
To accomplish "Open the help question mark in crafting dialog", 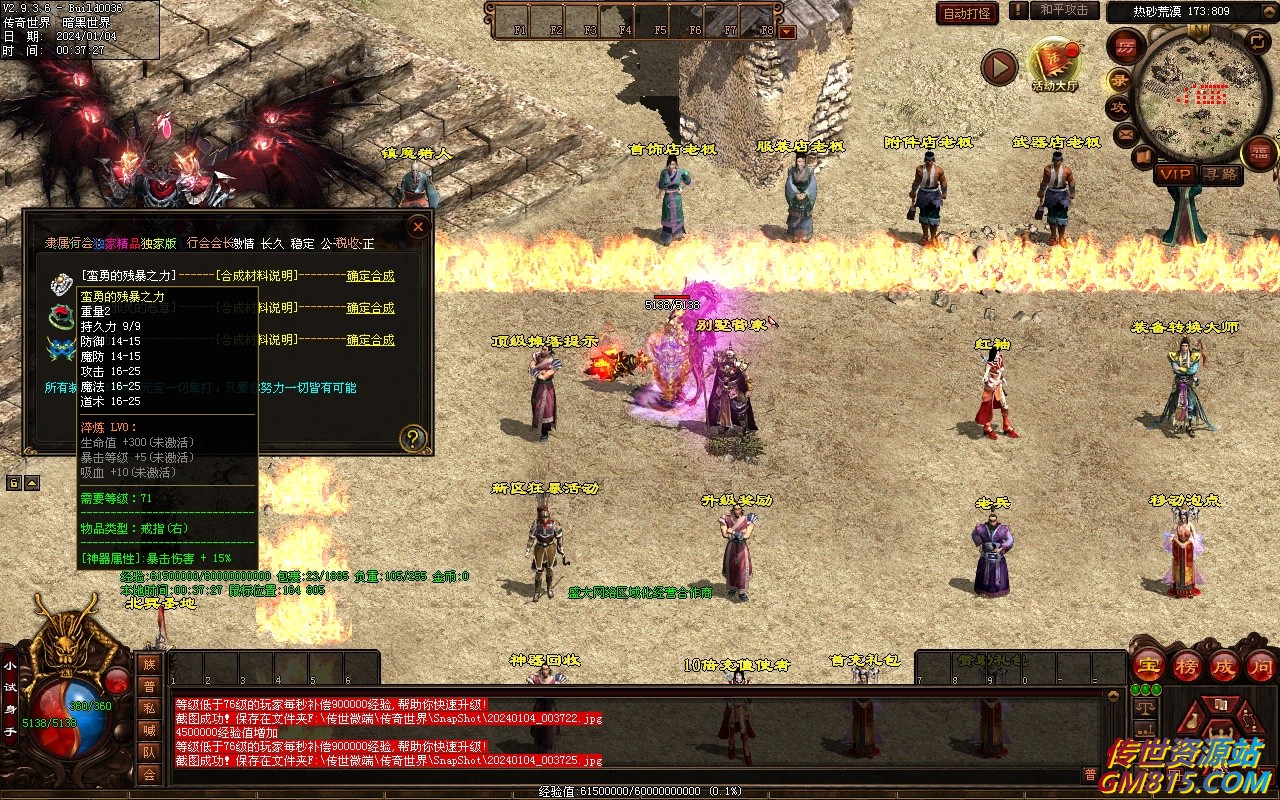I will pyautogui.click(x=412, y=438).
